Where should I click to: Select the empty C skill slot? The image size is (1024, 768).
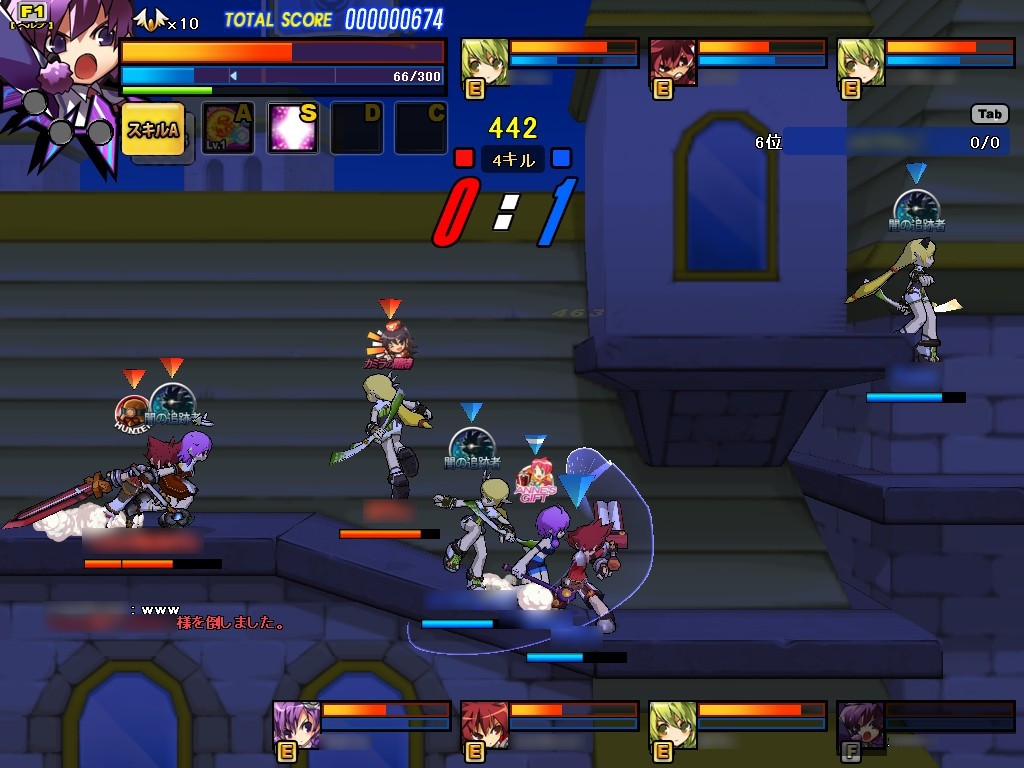[x=421, y=129]
